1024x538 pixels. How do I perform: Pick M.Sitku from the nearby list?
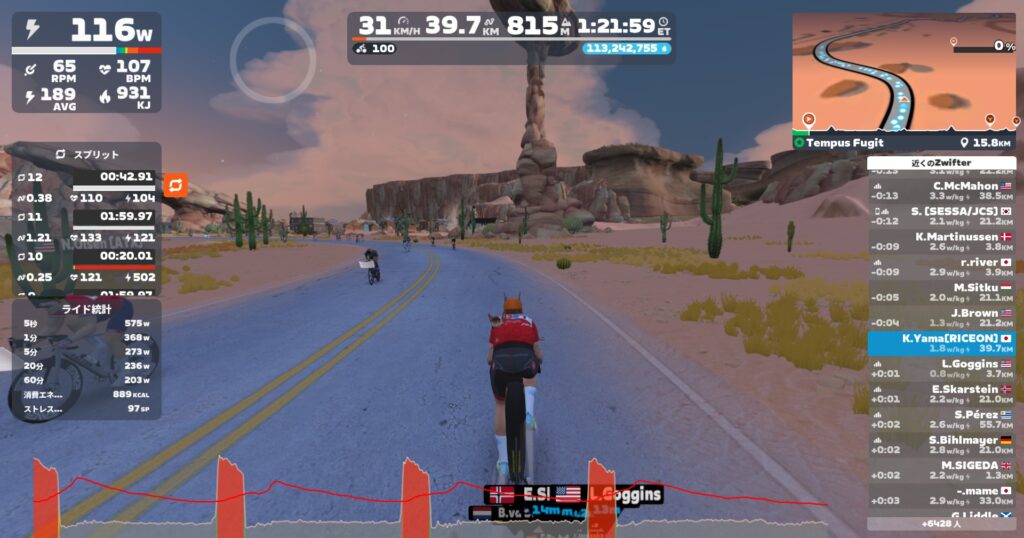pos(941,292)
